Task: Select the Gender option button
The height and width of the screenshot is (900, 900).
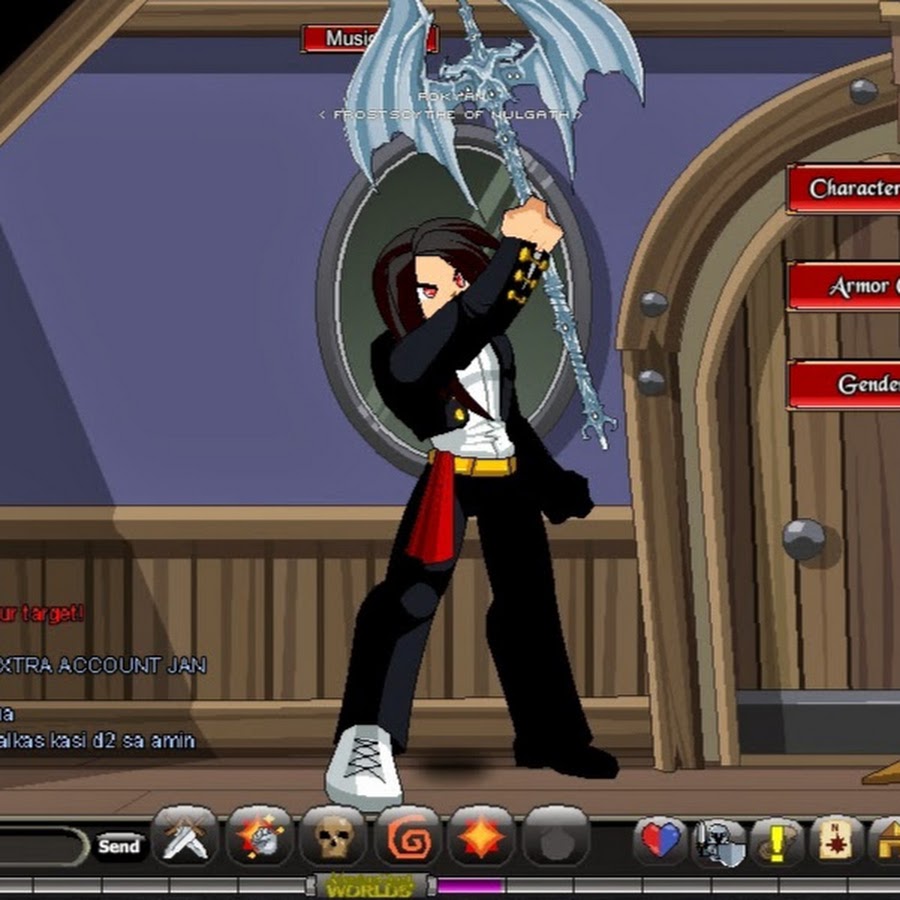Action: 844,385
